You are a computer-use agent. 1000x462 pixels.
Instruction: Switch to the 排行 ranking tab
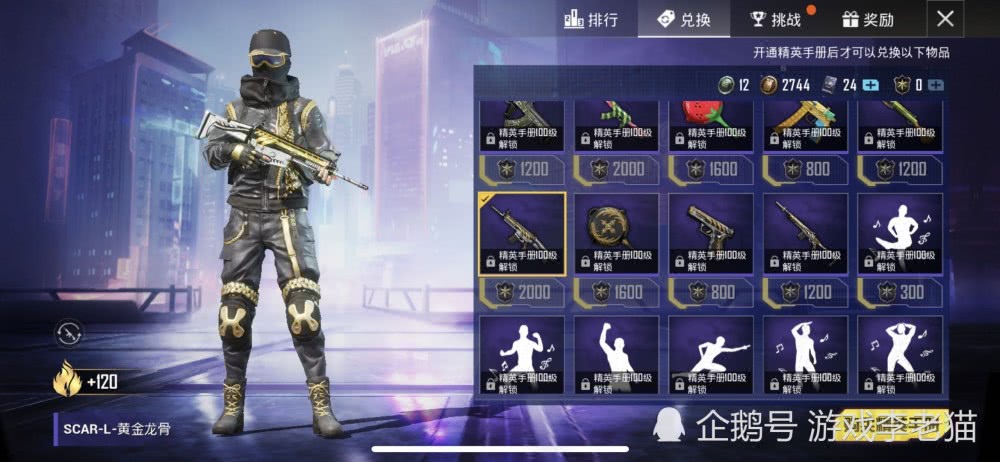point(592,19)
